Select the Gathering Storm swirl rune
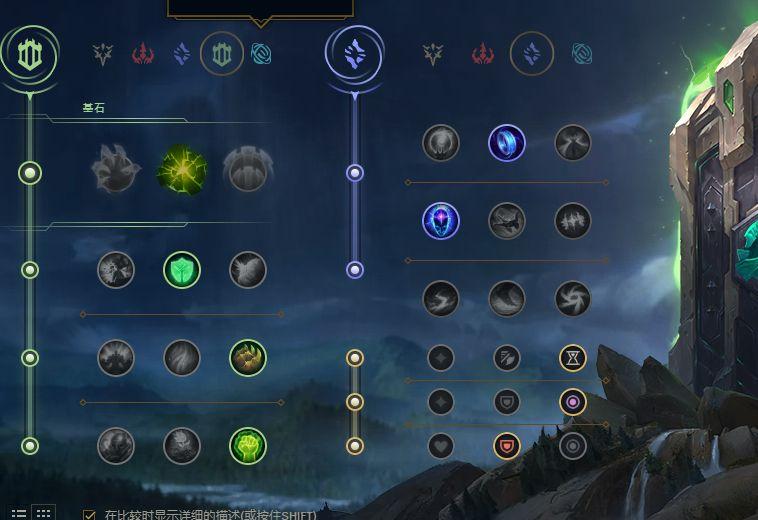This screenshot has width=758, height=520. (x=573, y=298)
